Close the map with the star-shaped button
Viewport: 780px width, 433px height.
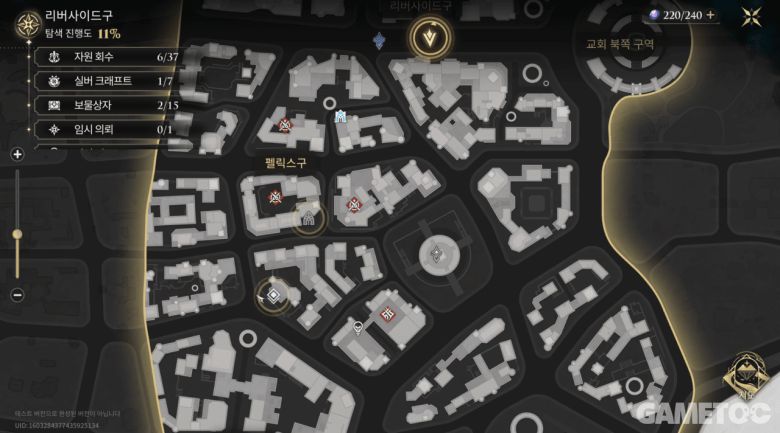[751, 16]
